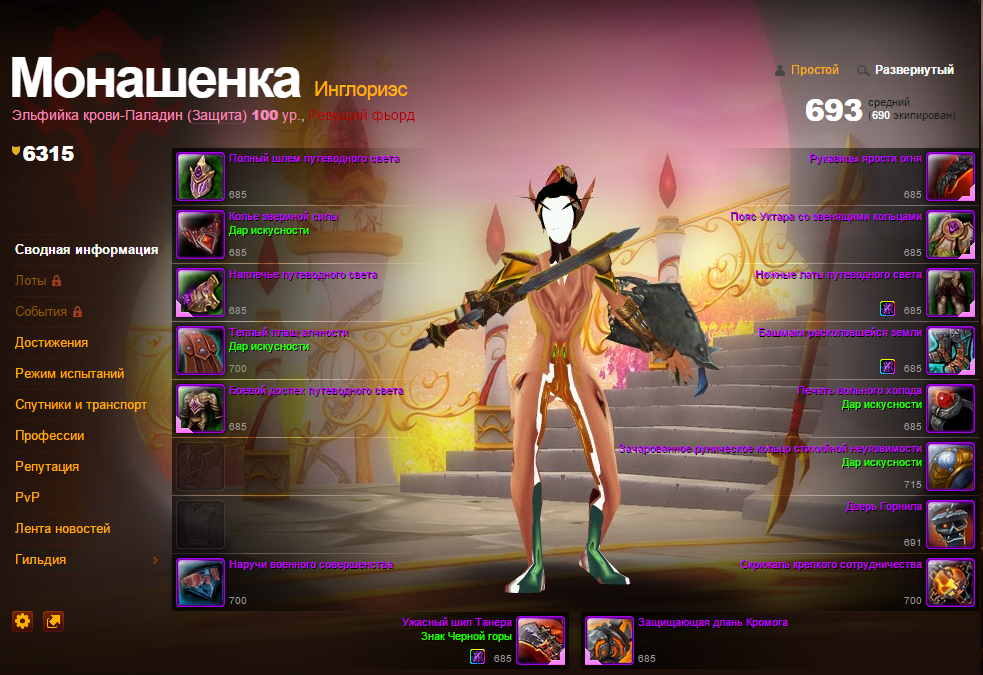Click the orange gear settings button
The height and width of the screenshot is (675, 983).
22,621
